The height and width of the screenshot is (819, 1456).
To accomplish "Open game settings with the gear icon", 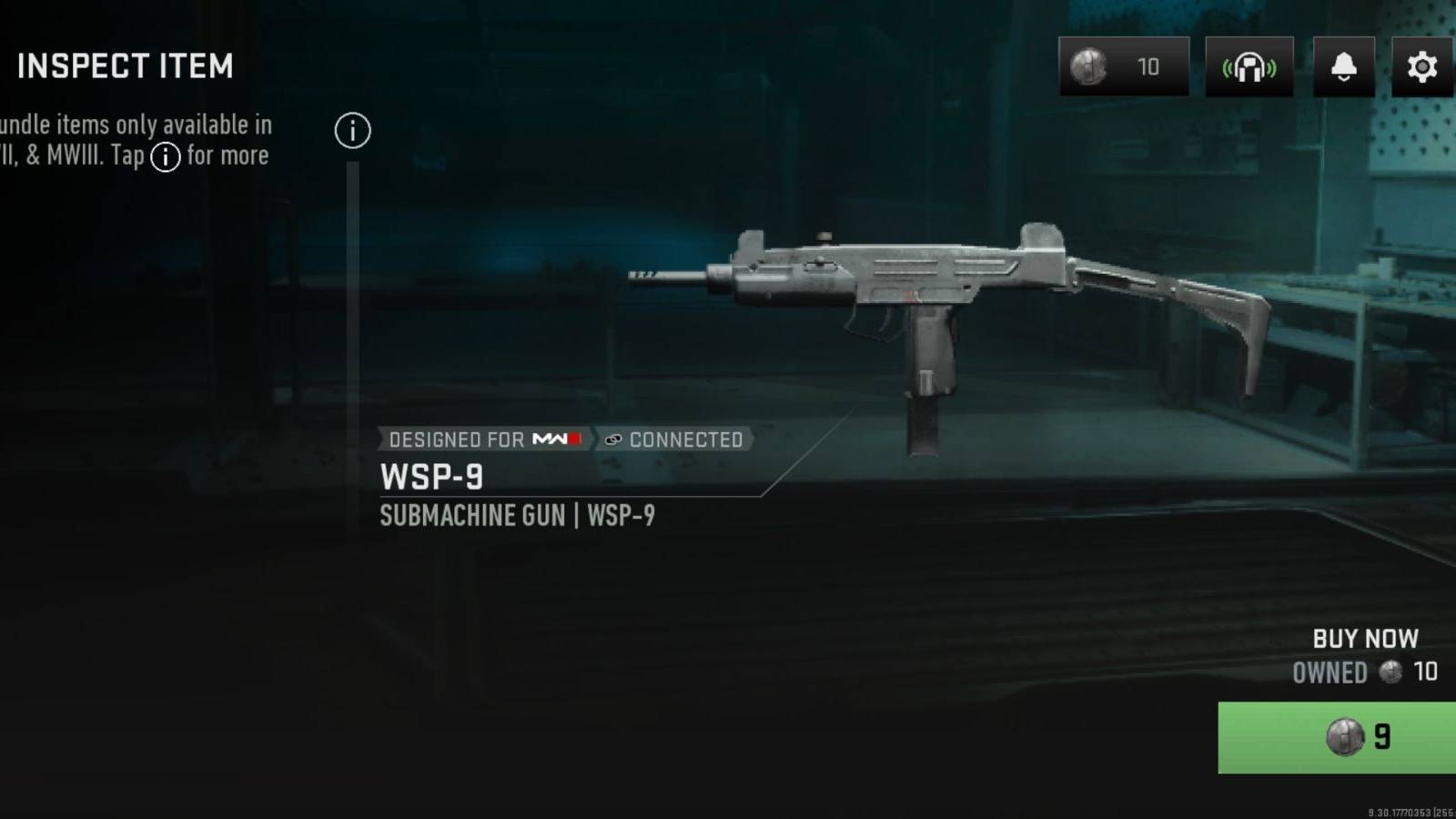I will pos(1421,66).
